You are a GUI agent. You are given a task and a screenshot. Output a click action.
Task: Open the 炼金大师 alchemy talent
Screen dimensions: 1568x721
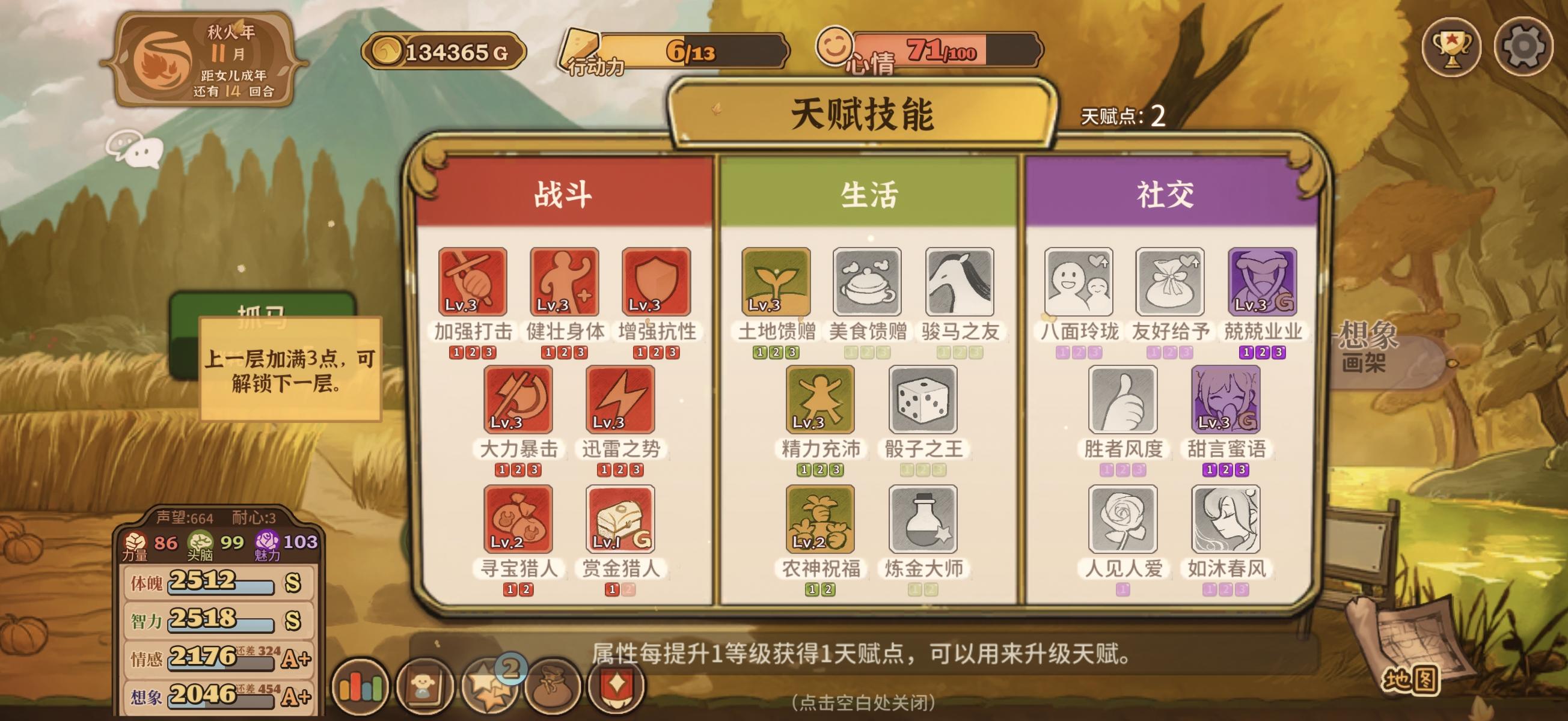click(922, 520)
